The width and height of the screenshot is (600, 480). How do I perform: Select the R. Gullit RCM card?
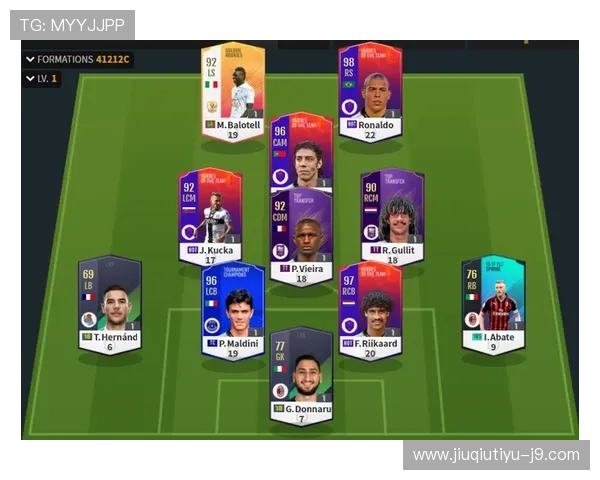[392, 215]
